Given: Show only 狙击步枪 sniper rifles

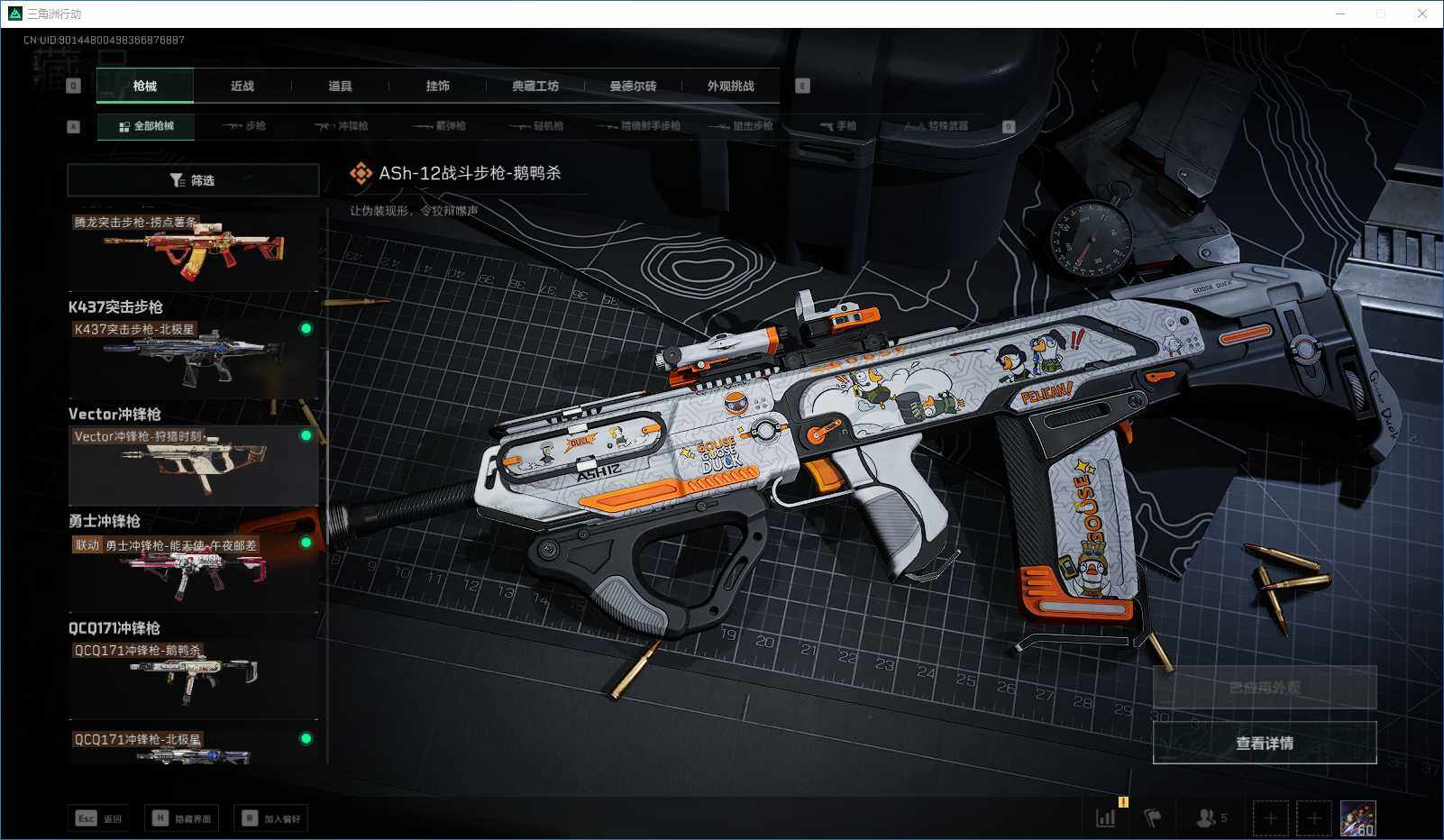Looking at the screenshot, I should point(741,126).
